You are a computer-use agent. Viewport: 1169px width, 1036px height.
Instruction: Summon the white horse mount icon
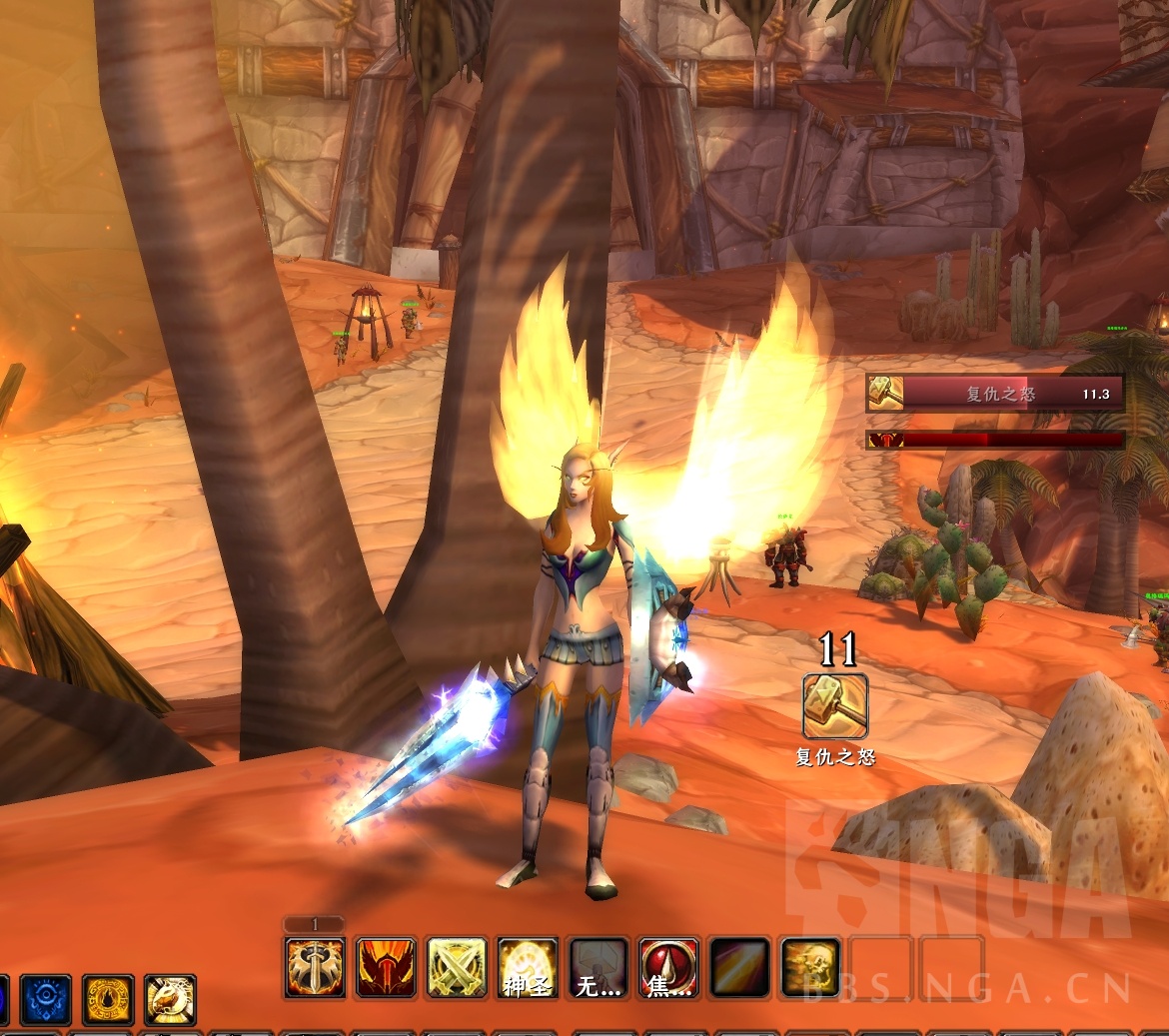[x=170, y=1000]
